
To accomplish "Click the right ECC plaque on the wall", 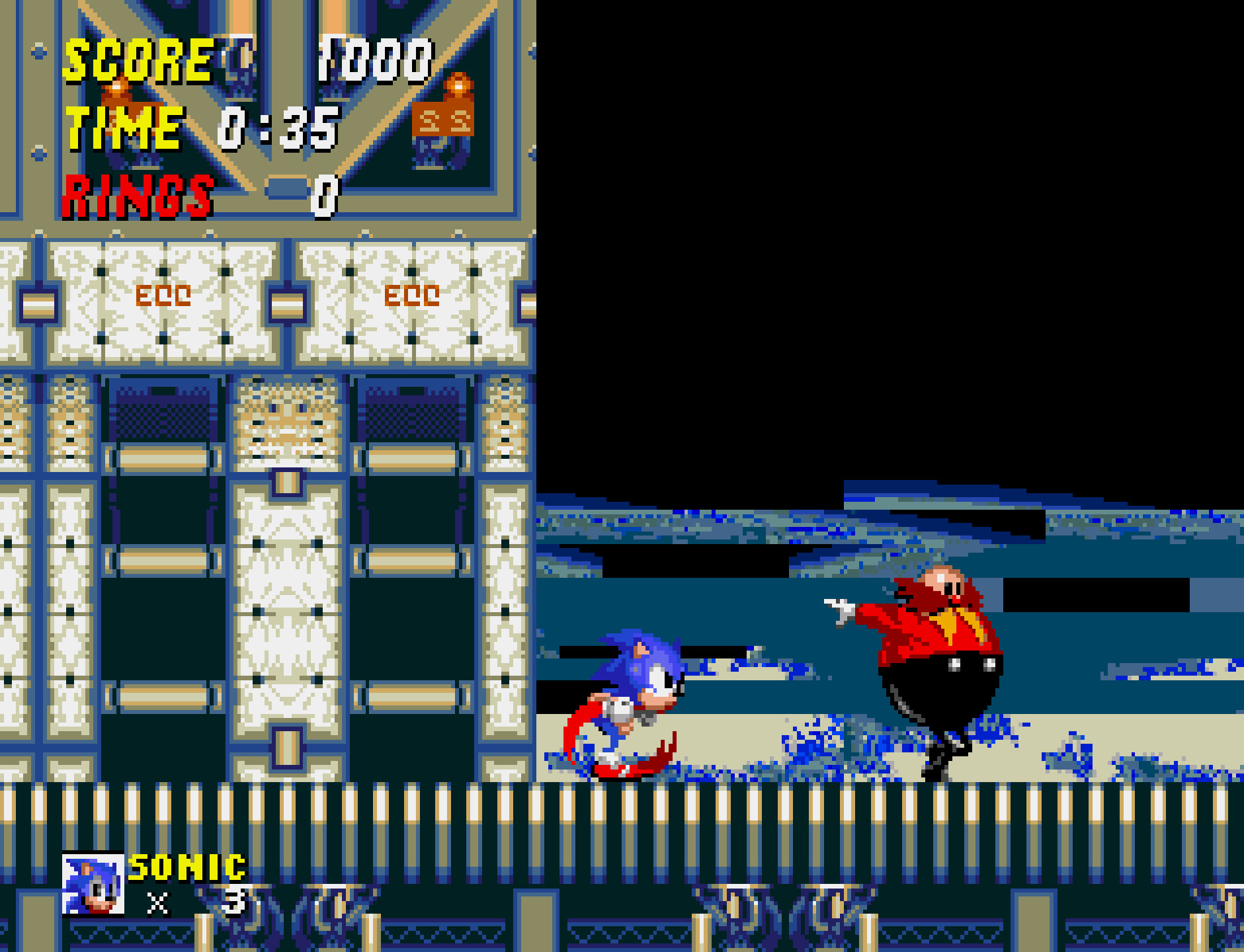I will [x=413, y=297].
